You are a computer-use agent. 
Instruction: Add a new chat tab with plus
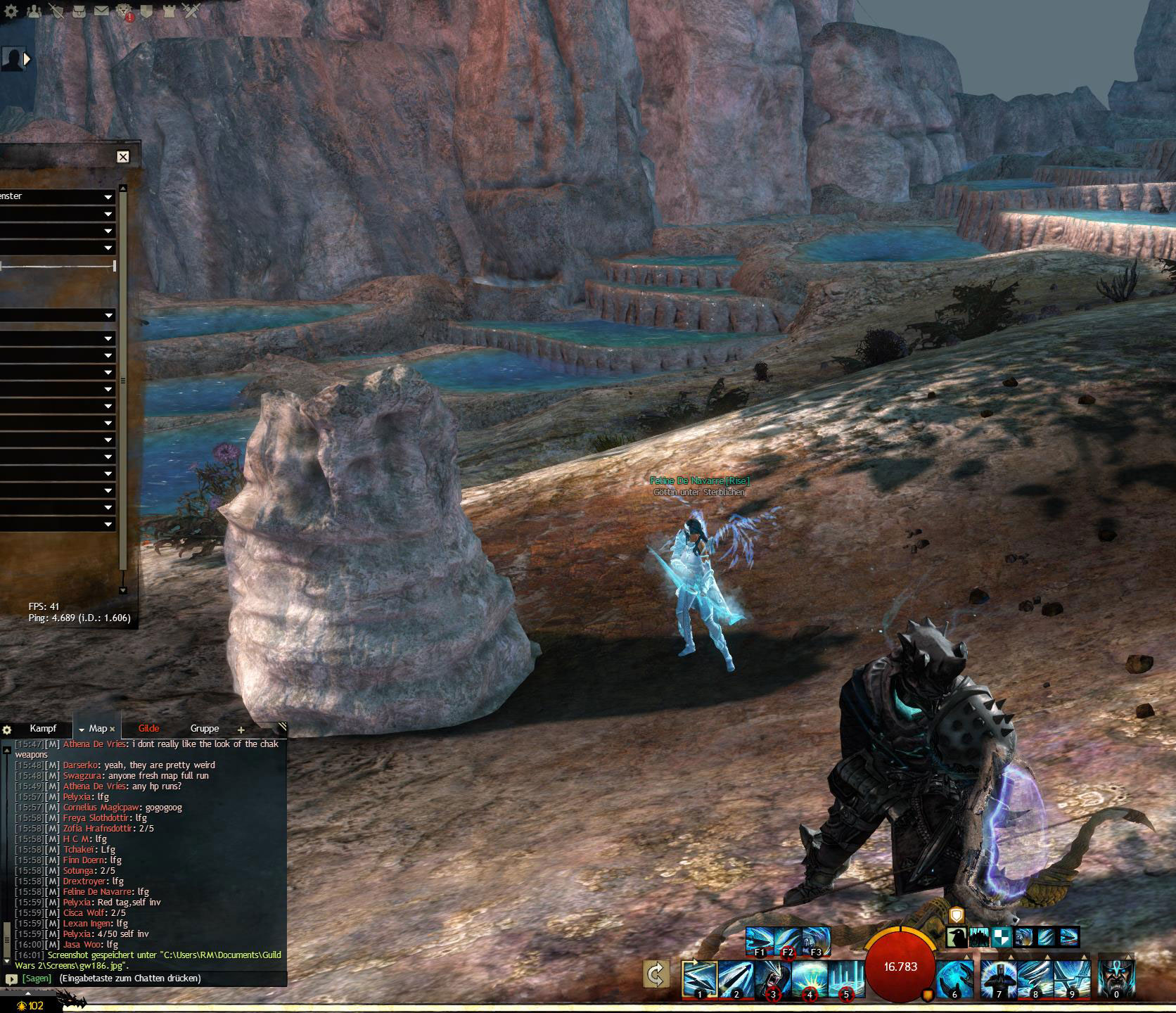(241, 730)
